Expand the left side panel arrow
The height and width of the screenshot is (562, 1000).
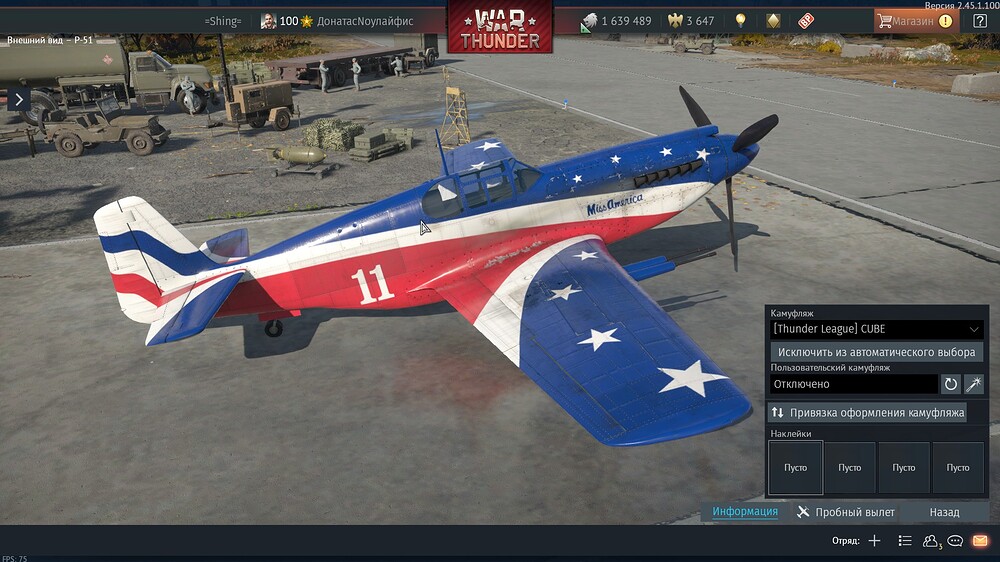tap(18, 98)
